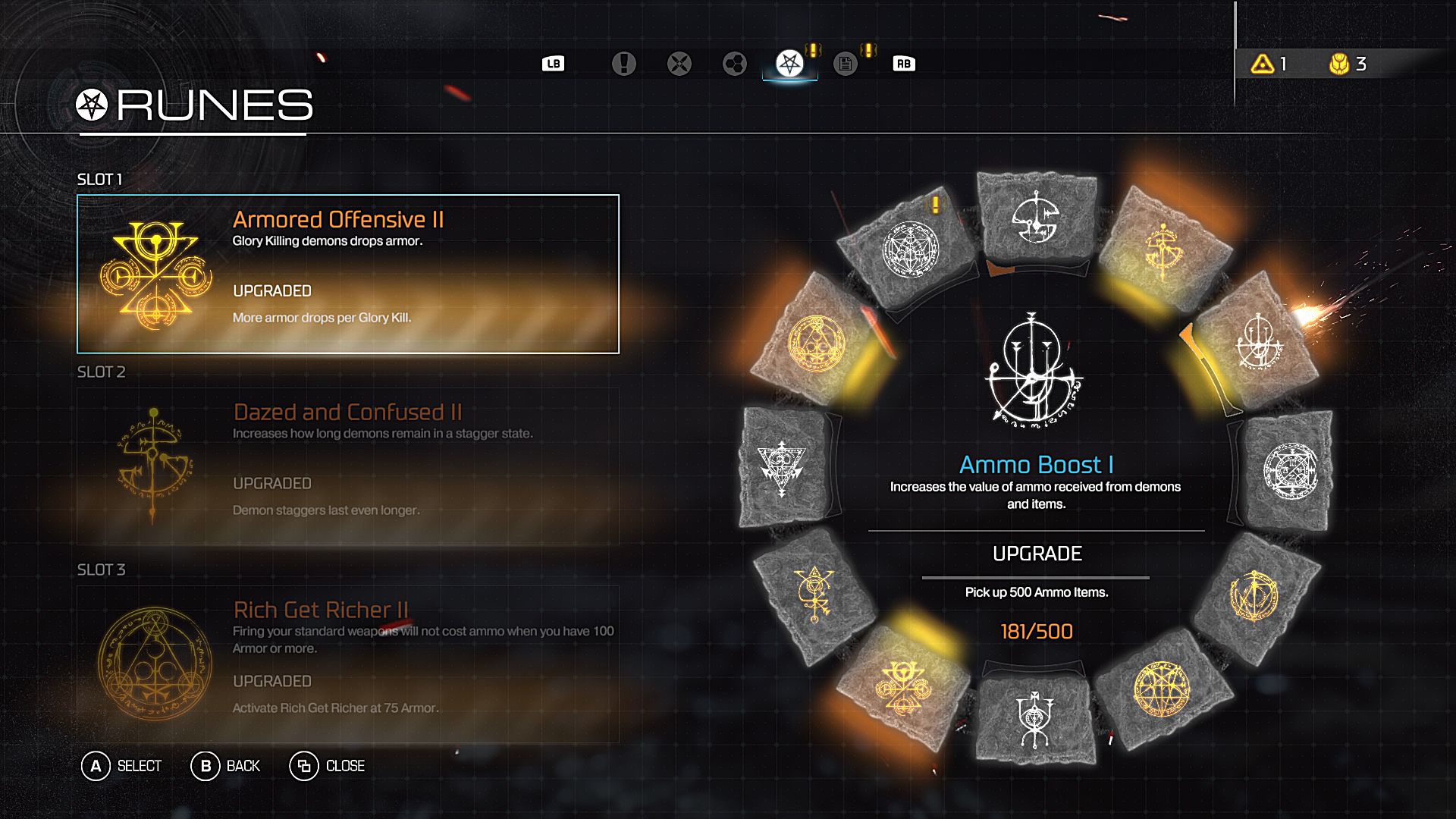Switch to the crossed weapons arsenal tab

tap(679, 64)
